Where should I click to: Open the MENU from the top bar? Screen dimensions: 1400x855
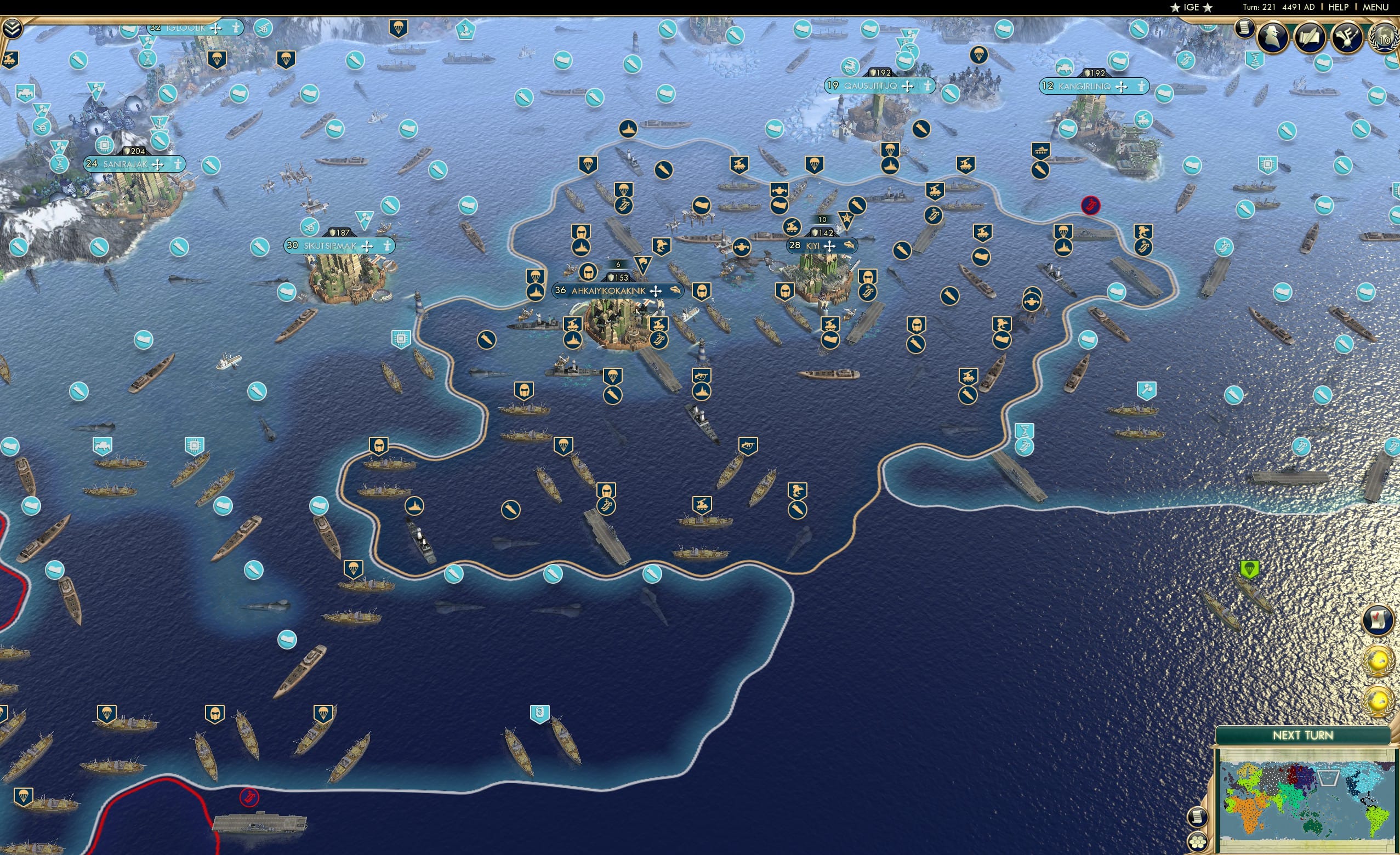(1374, 7)
